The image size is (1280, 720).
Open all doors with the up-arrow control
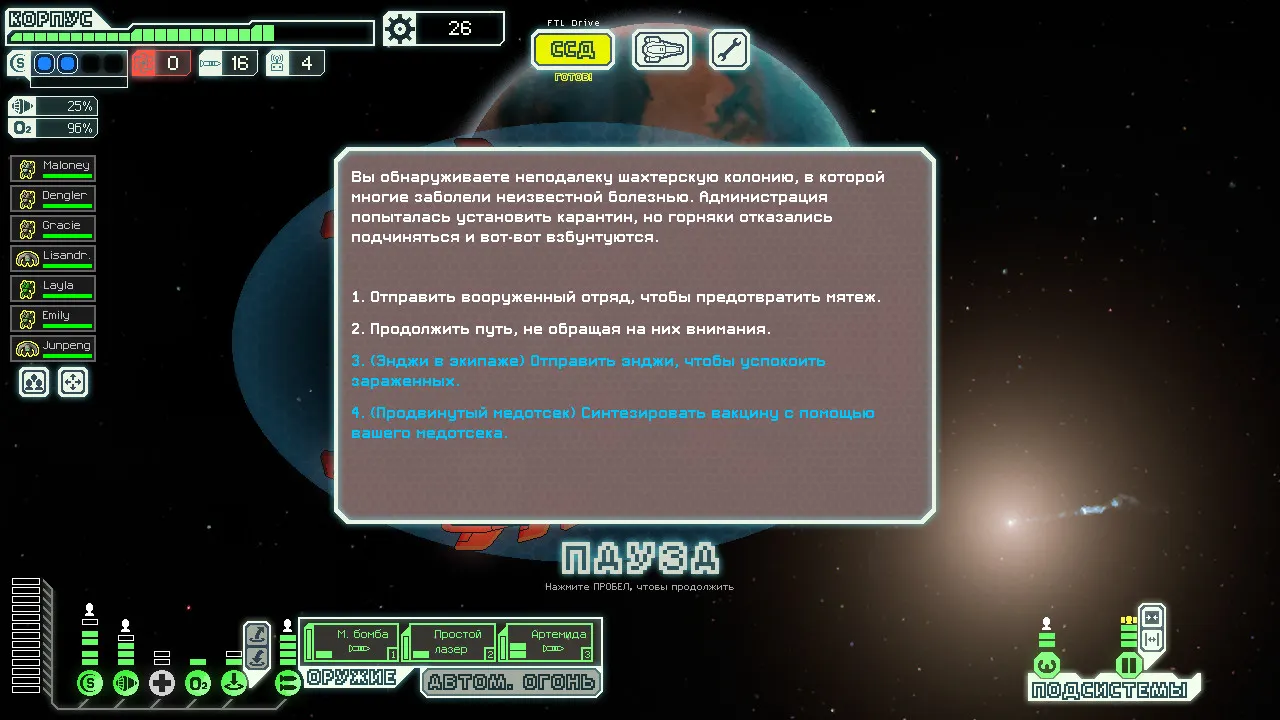[256, 632]
